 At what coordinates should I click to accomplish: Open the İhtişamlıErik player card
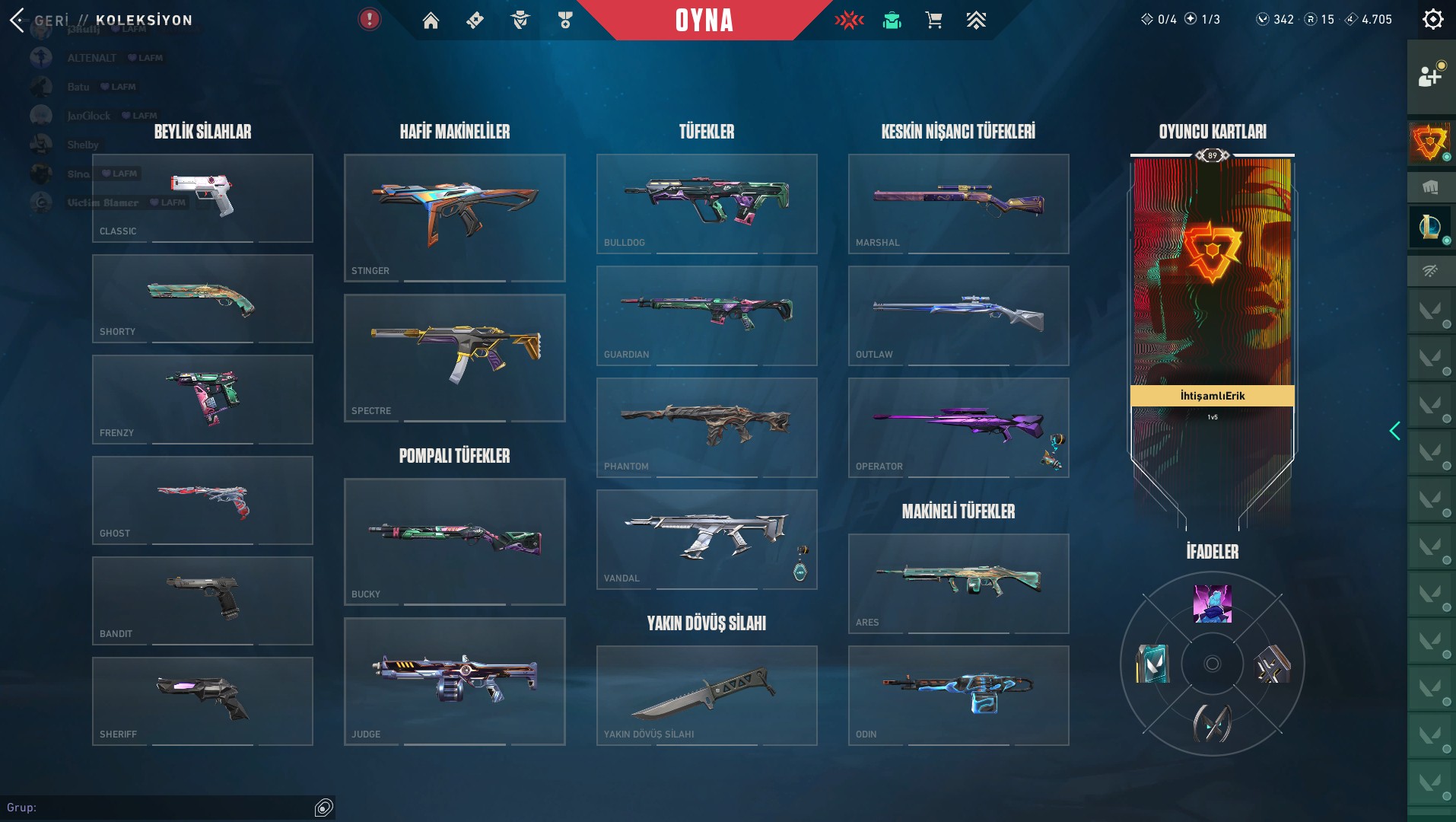pyautogui.click(x=1212, y=304)
